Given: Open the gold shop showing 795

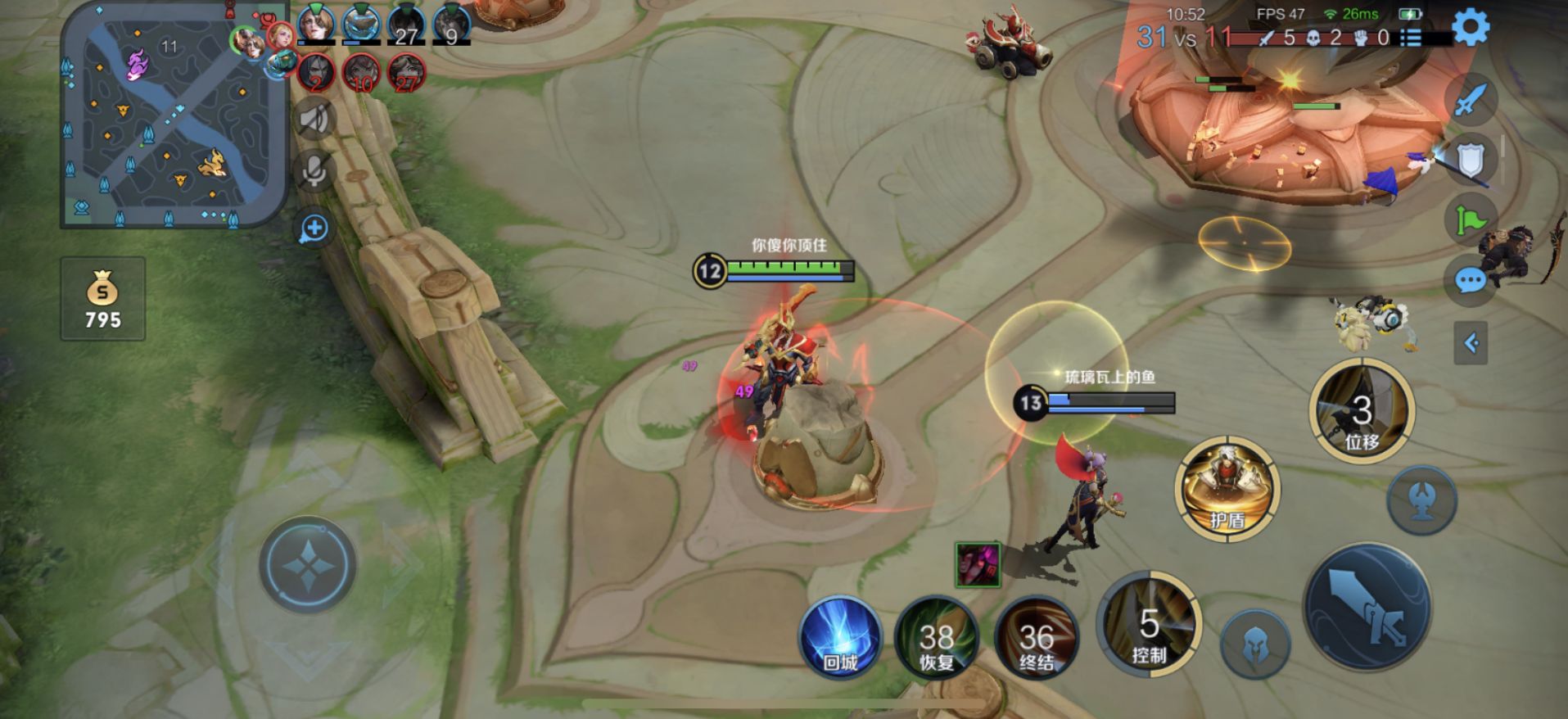Looking at the screenshot, I should point(102,299).
